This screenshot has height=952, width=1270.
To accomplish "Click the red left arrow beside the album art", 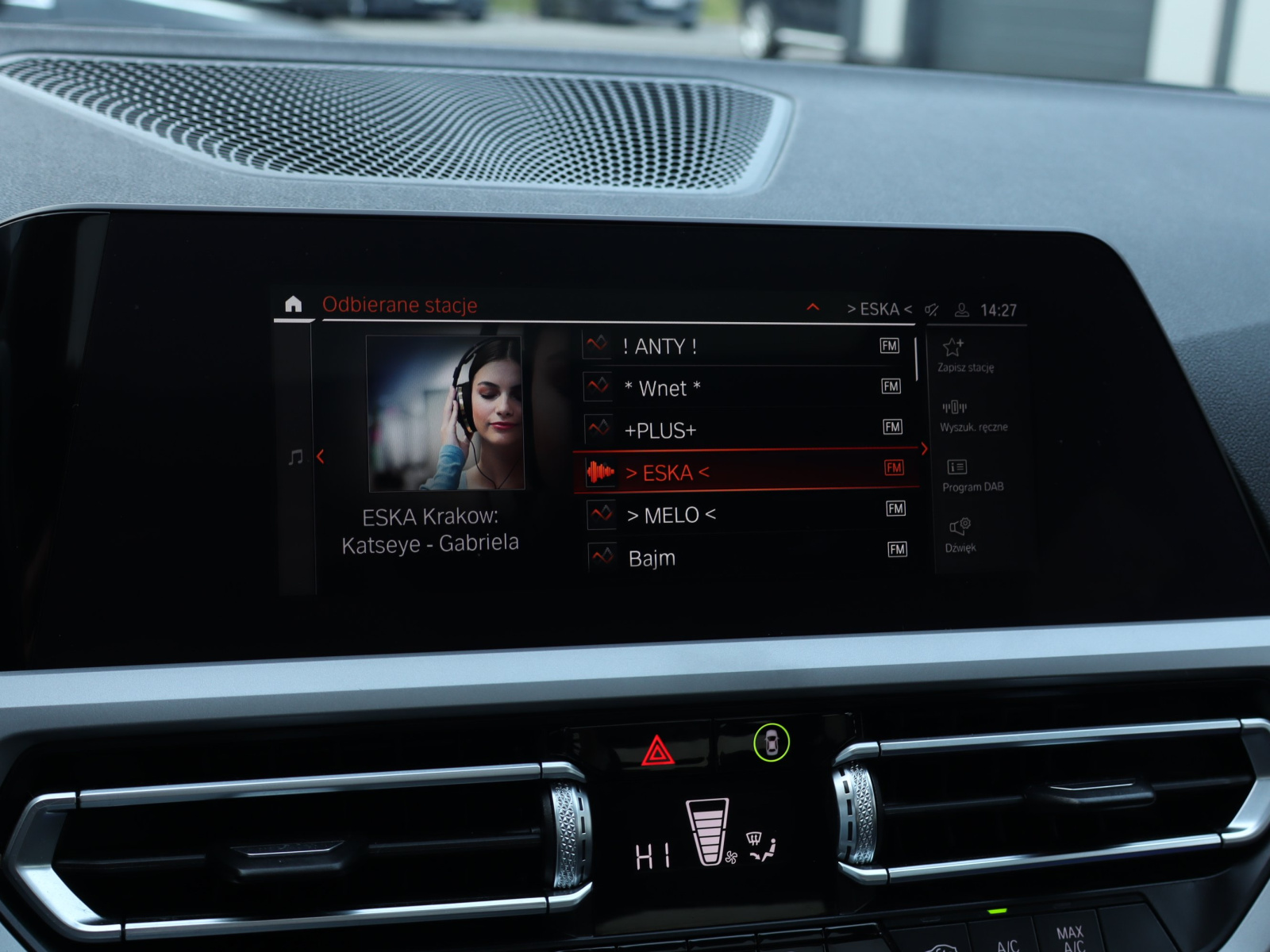I will click(x=321, y=457).
